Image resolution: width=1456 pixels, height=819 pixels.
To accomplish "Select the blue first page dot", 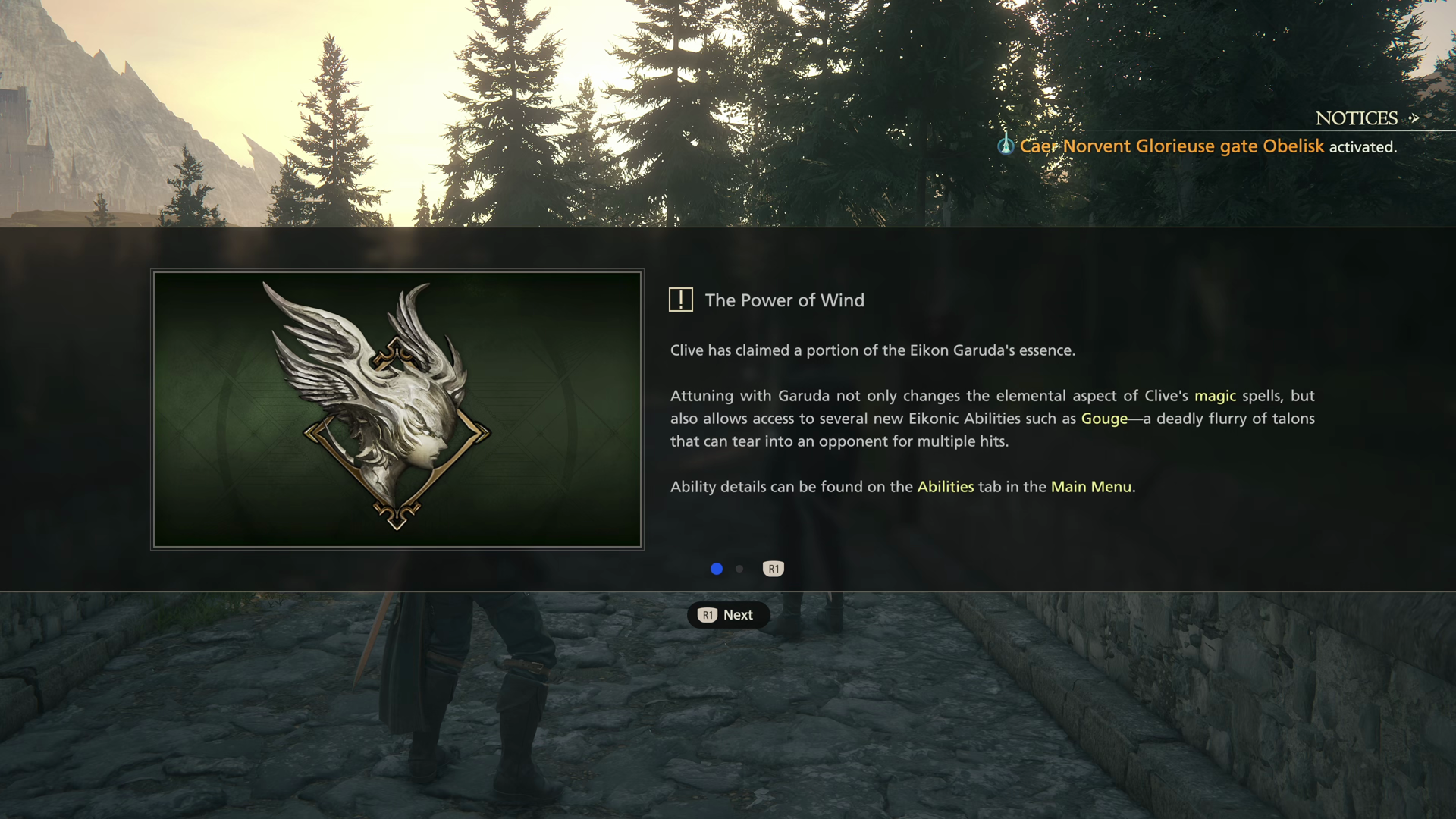I will point(717,569).
